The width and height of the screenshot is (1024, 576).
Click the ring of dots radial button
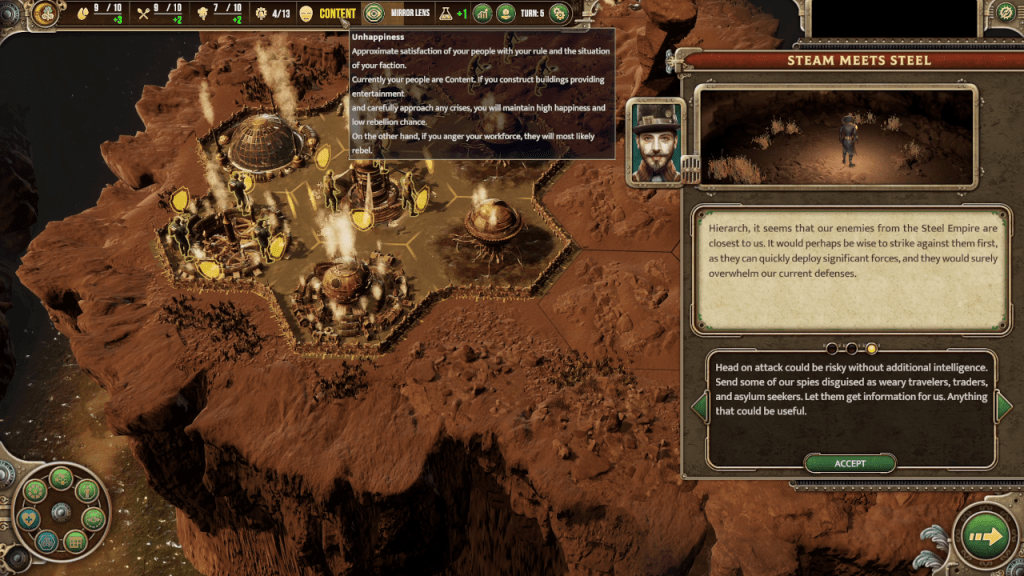(33, 492)
